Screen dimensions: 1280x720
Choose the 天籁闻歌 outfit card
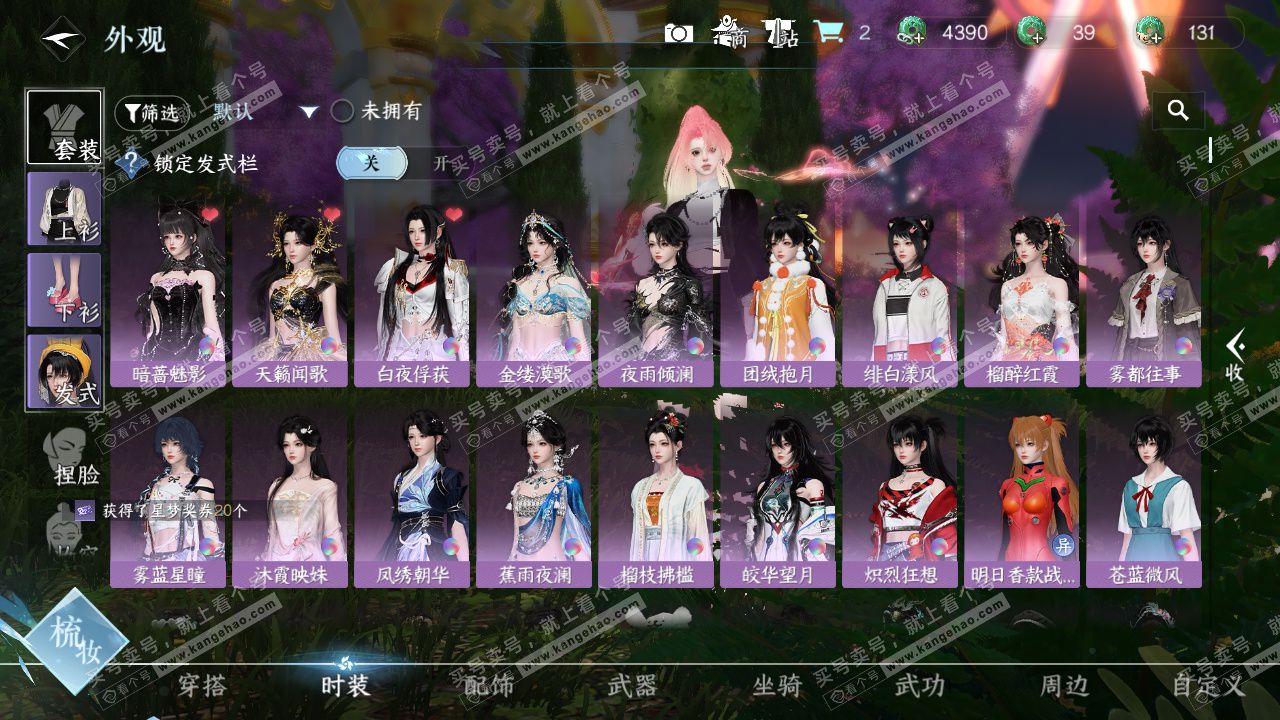click(290, 297)
